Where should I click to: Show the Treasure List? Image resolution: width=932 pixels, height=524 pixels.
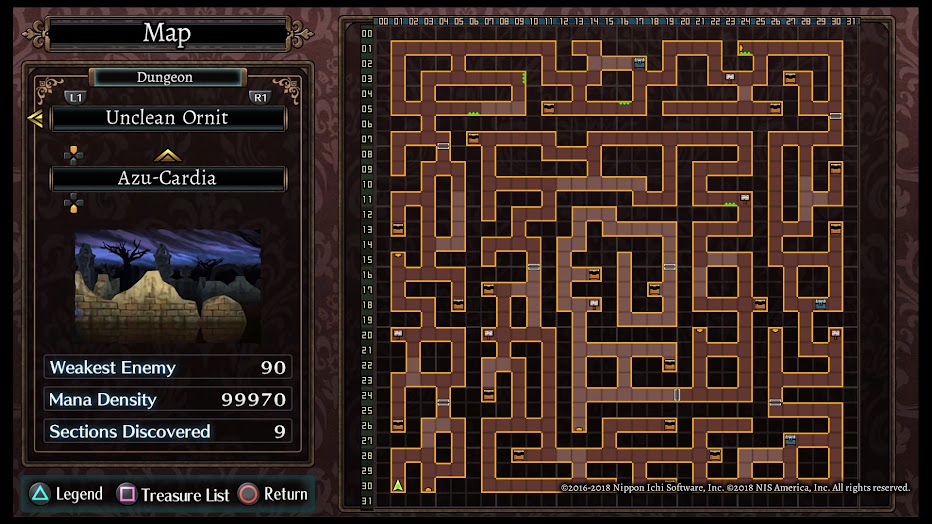pyautogui.click(x=174, y=494)
